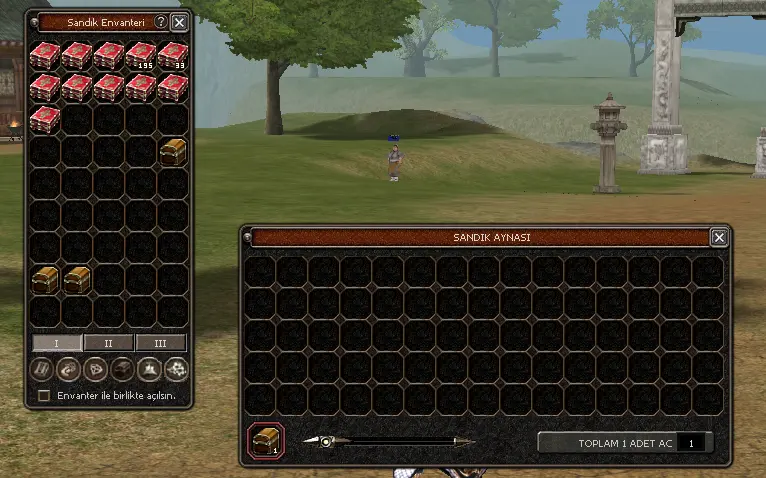Screen dimensions: 766x478
Task: Toggle the 'Envanter ile birlikte açılsın' checkbox
Action: pyautogui.click(x=43, y=396)
